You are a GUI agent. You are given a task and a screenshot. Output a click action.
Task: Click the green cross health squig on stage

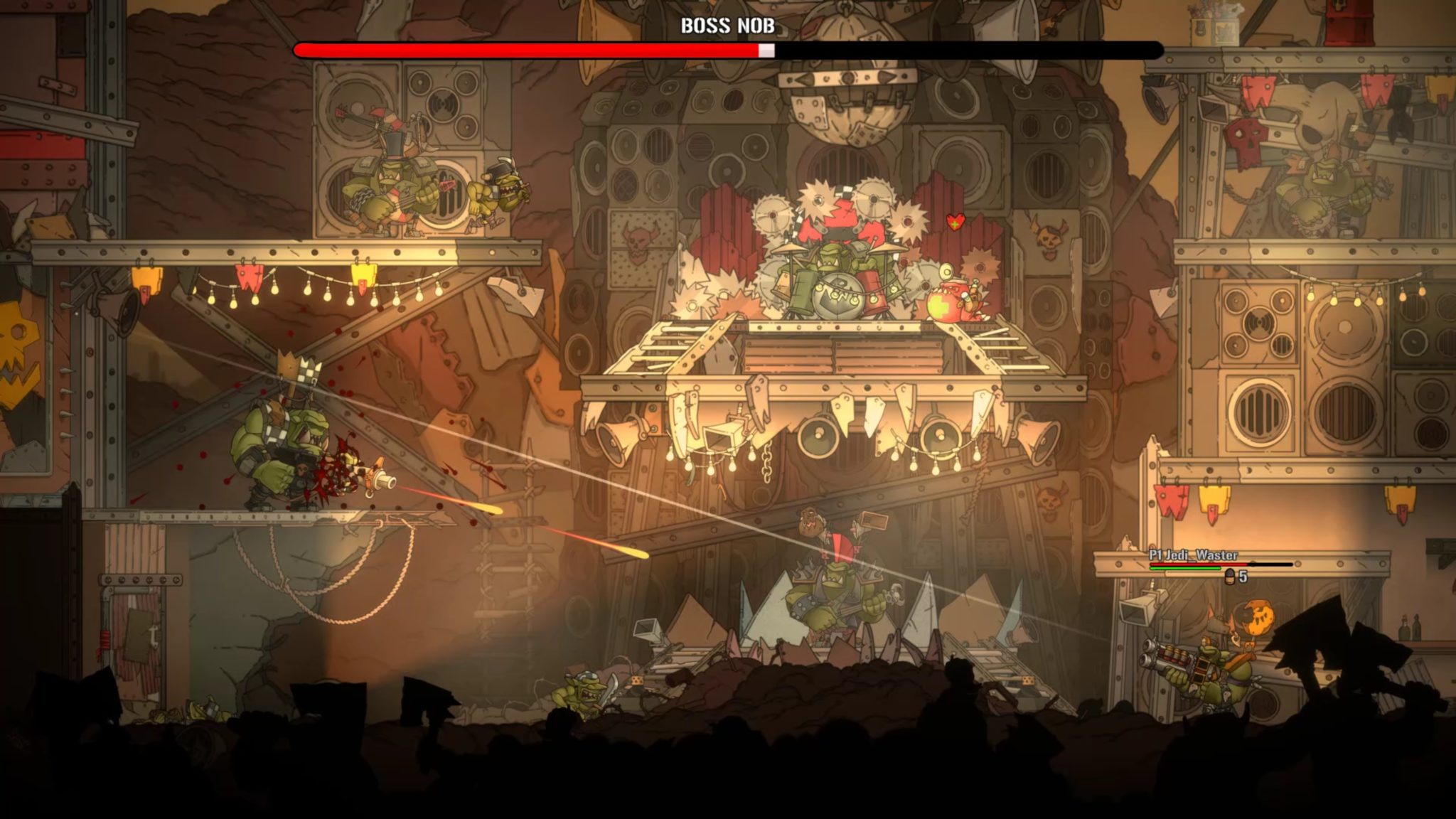(946, 302)
